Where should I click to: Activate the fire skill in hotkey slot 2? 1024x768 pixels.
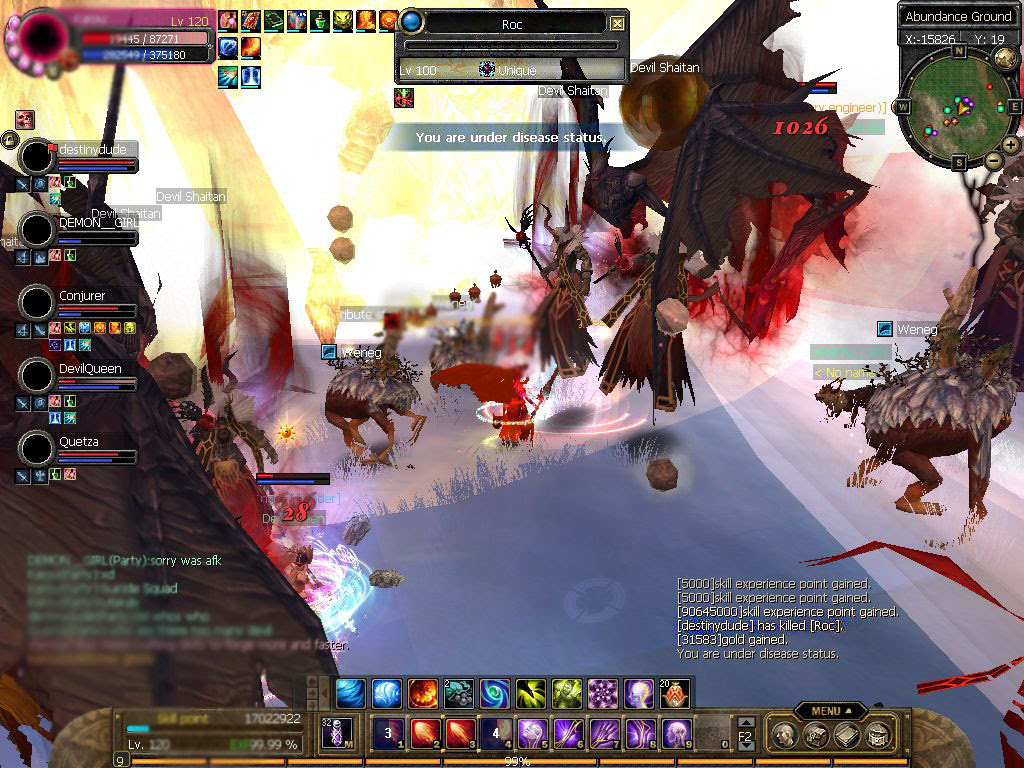(x=425, y=733)
